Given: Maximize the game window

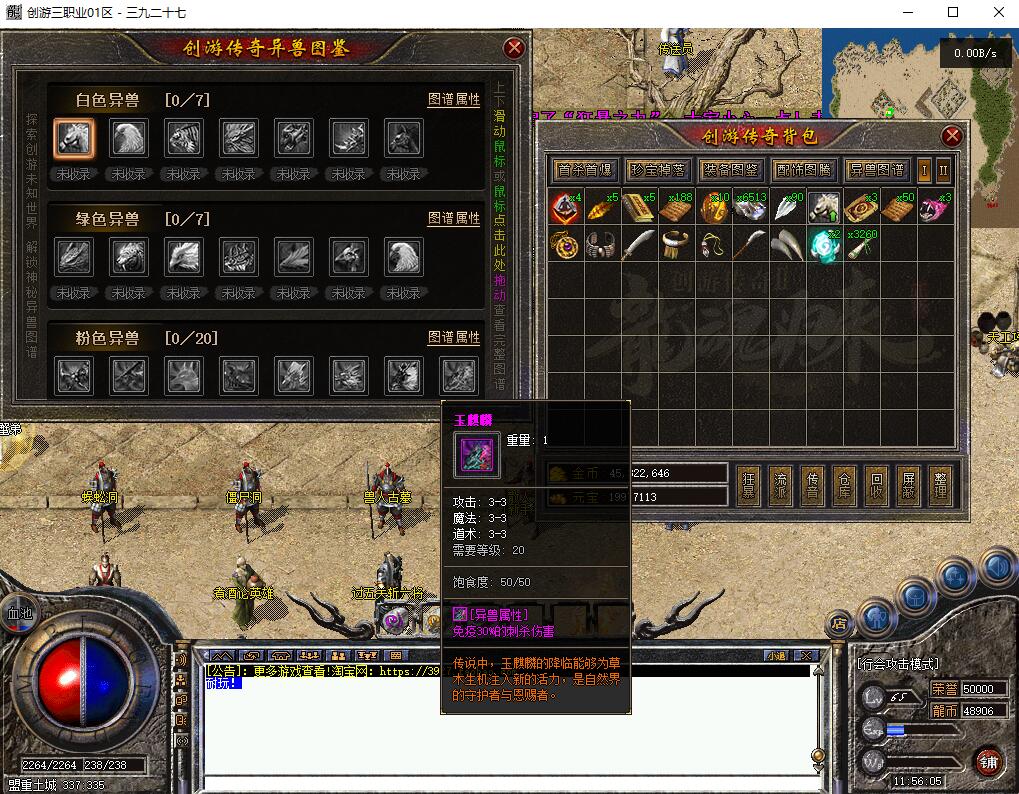Looking at the screenshot, I should [x=953, y=12].
